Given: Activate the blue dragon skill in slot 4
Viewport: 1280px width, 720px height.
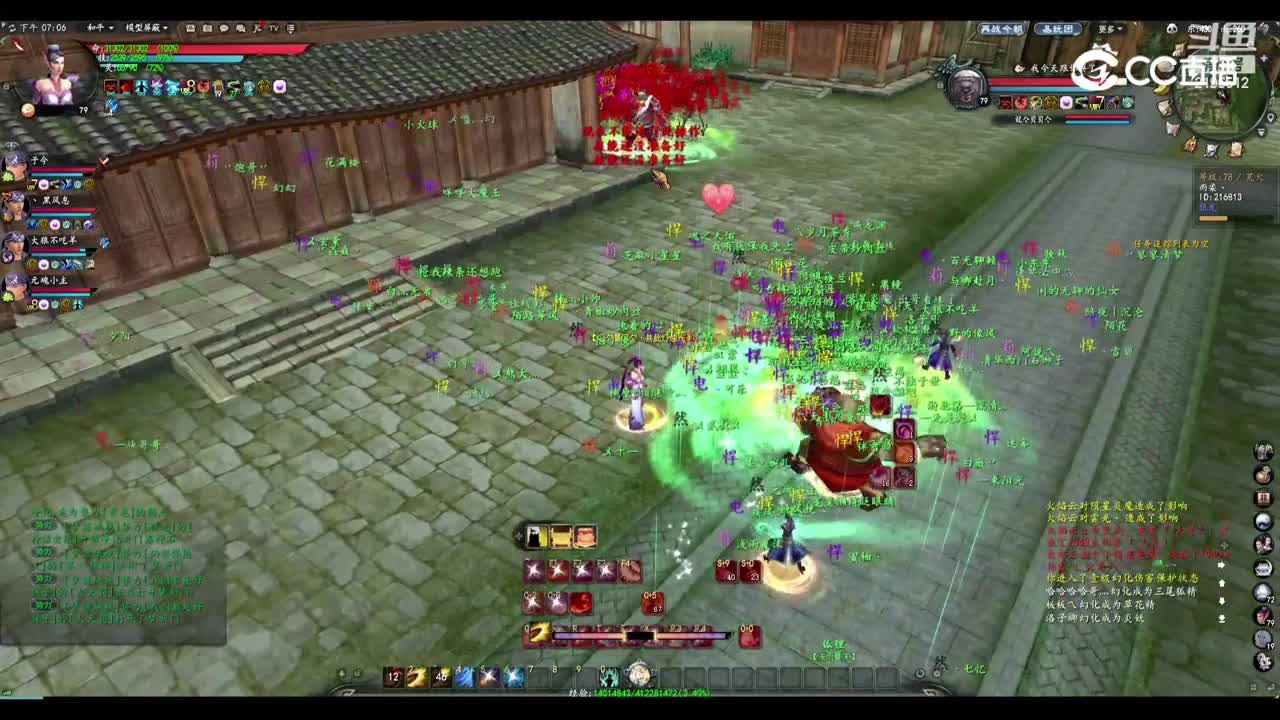Looking at the screenshot, I should click(464, 676).
